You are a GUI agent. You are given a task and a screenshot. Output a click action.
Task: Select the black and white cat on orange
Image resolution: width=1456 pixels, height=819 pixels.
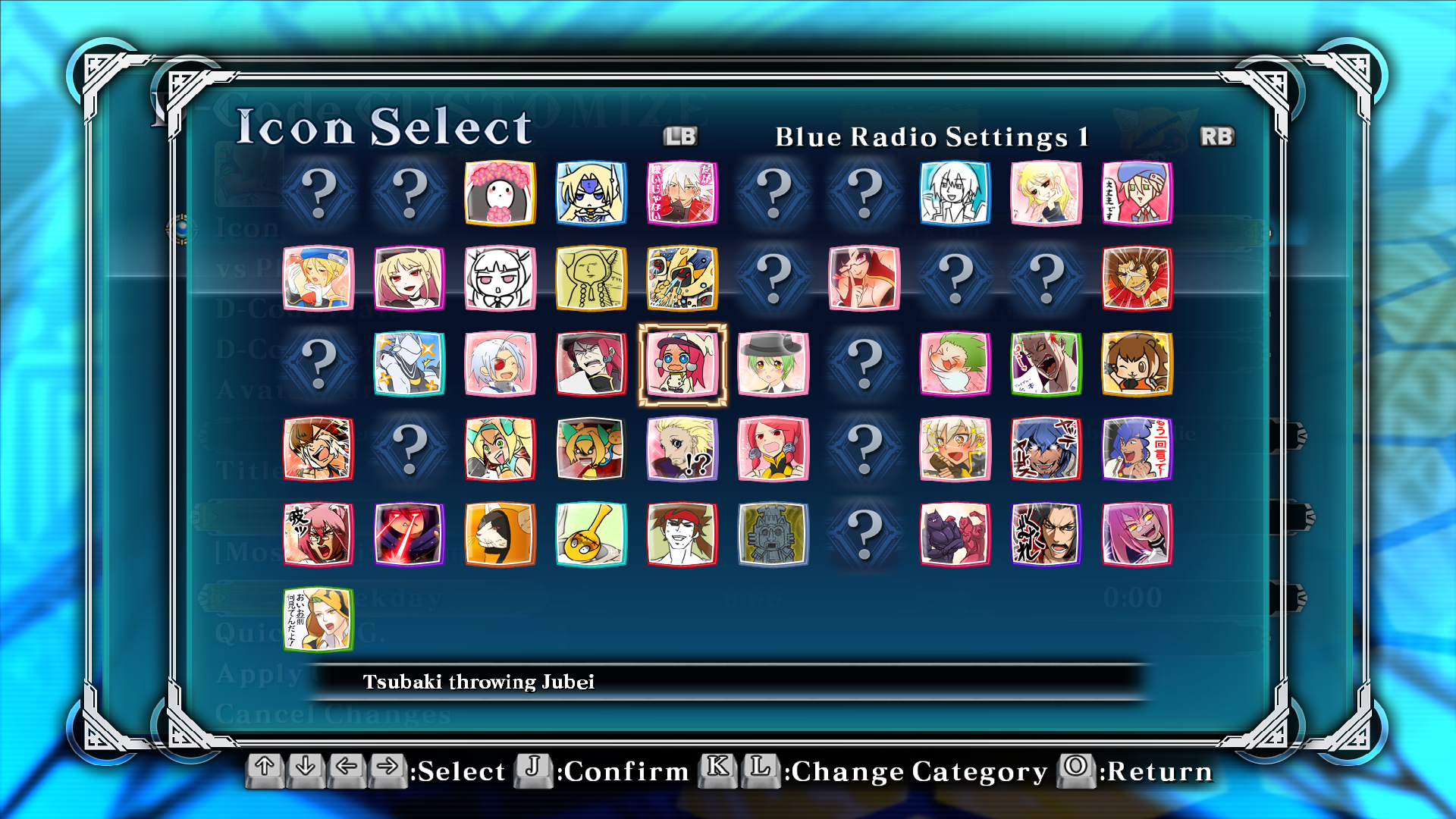point(500,534)
